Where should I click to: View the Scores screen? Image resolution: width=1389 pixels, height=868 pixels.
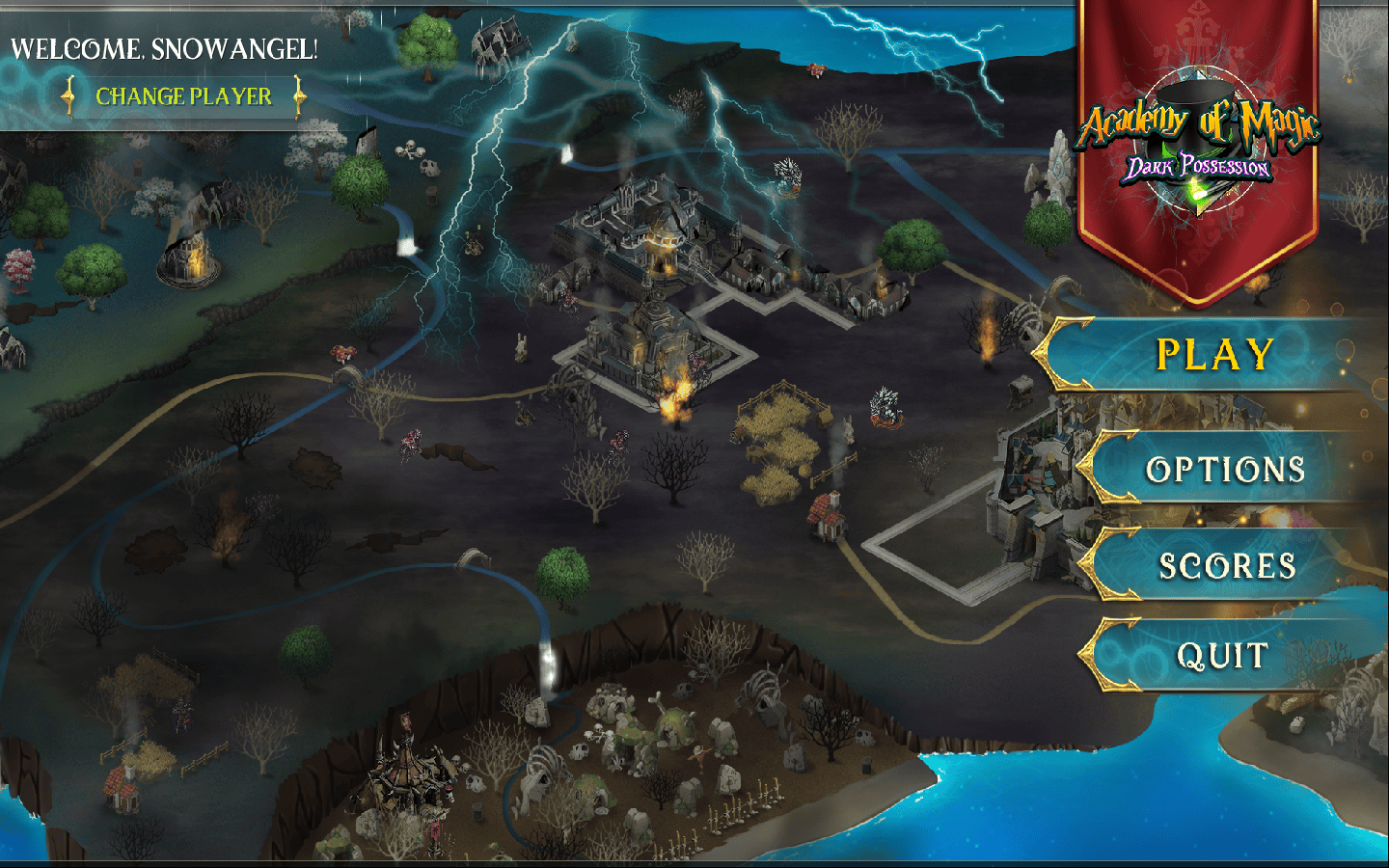point(1227,566)
